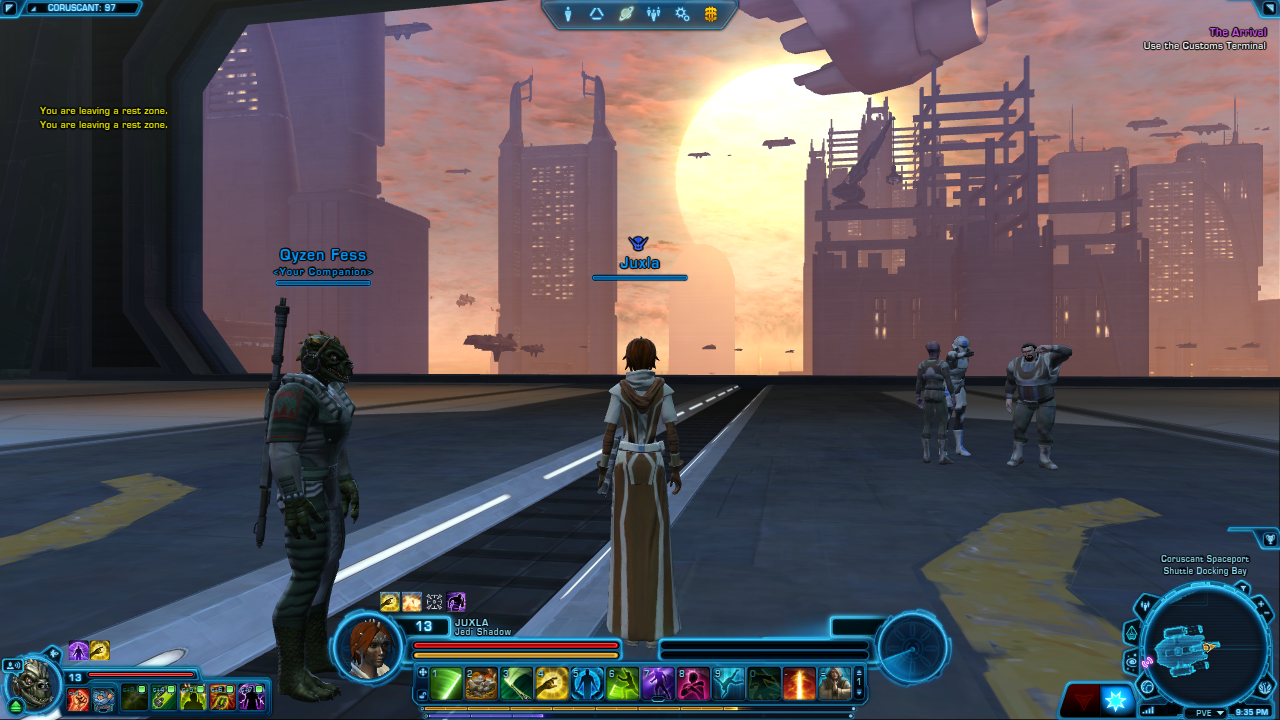Activate the orange beam ability in hotbar
Viewport: 1280px width, 720px height.
pos(799,683)
